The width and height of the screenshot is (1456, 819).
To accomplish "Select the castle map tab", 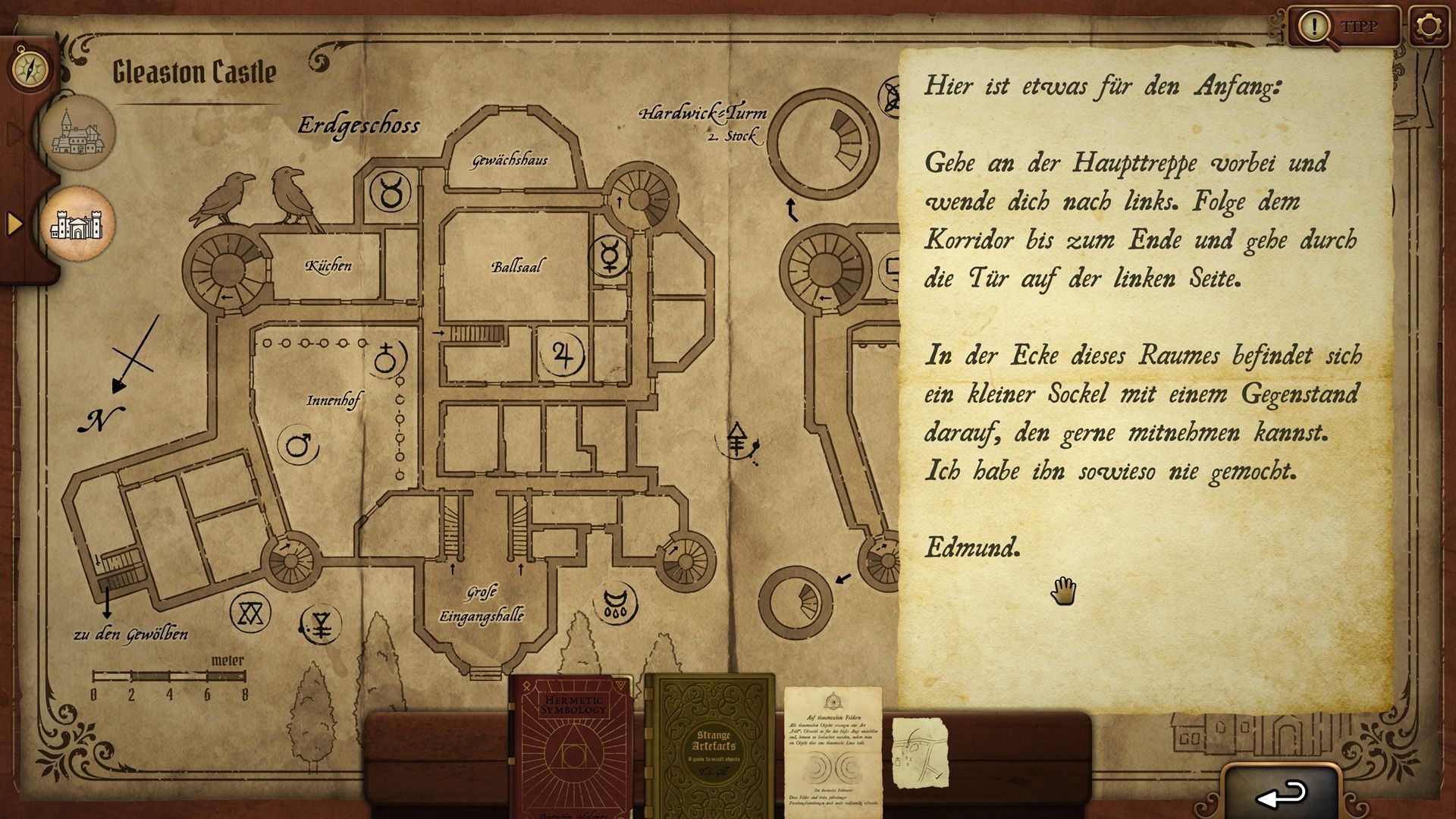I will tap(77, 224).
